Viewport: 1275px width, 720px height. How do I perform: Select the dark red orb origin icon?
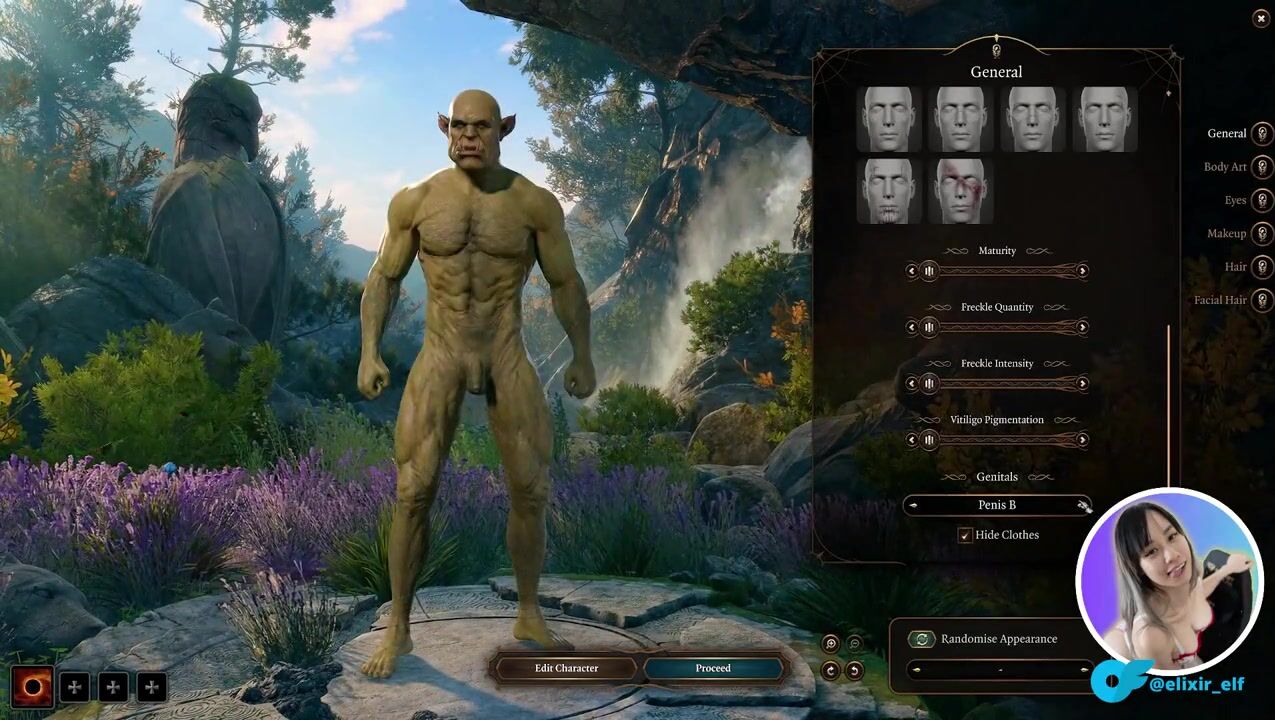tap(33, 687)
